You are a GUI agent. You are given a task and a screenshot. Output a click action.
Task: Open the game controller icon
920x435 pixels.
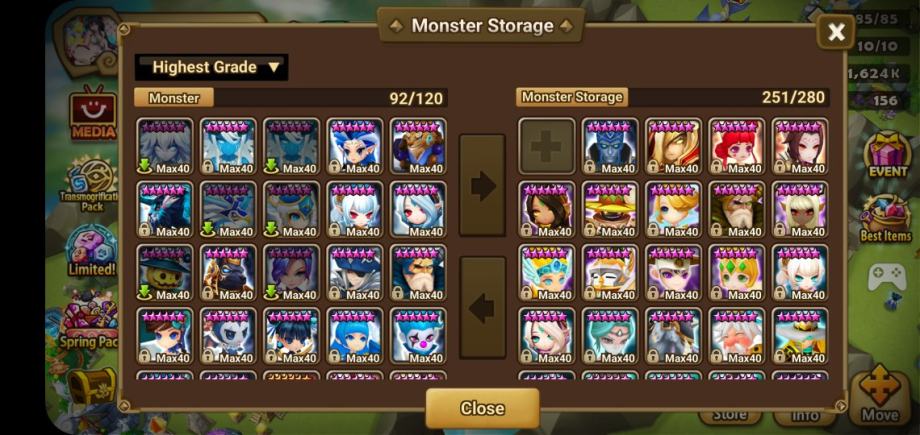(x=886, y=277)
